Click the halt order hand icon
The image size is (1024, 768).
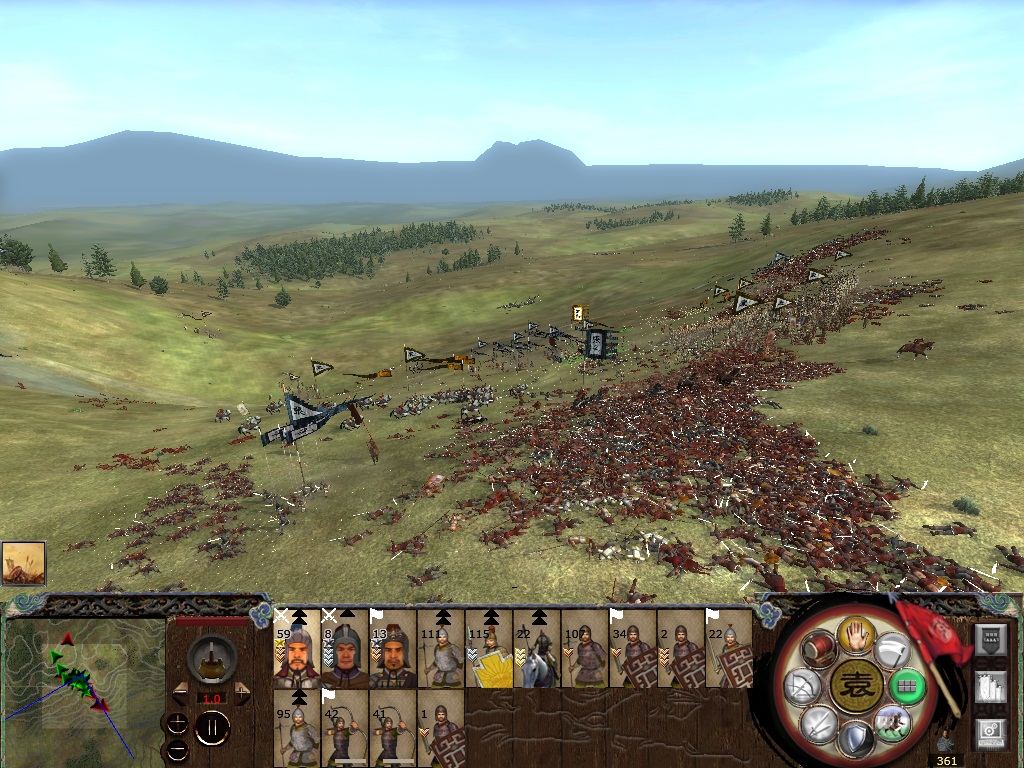click(857, 633)
